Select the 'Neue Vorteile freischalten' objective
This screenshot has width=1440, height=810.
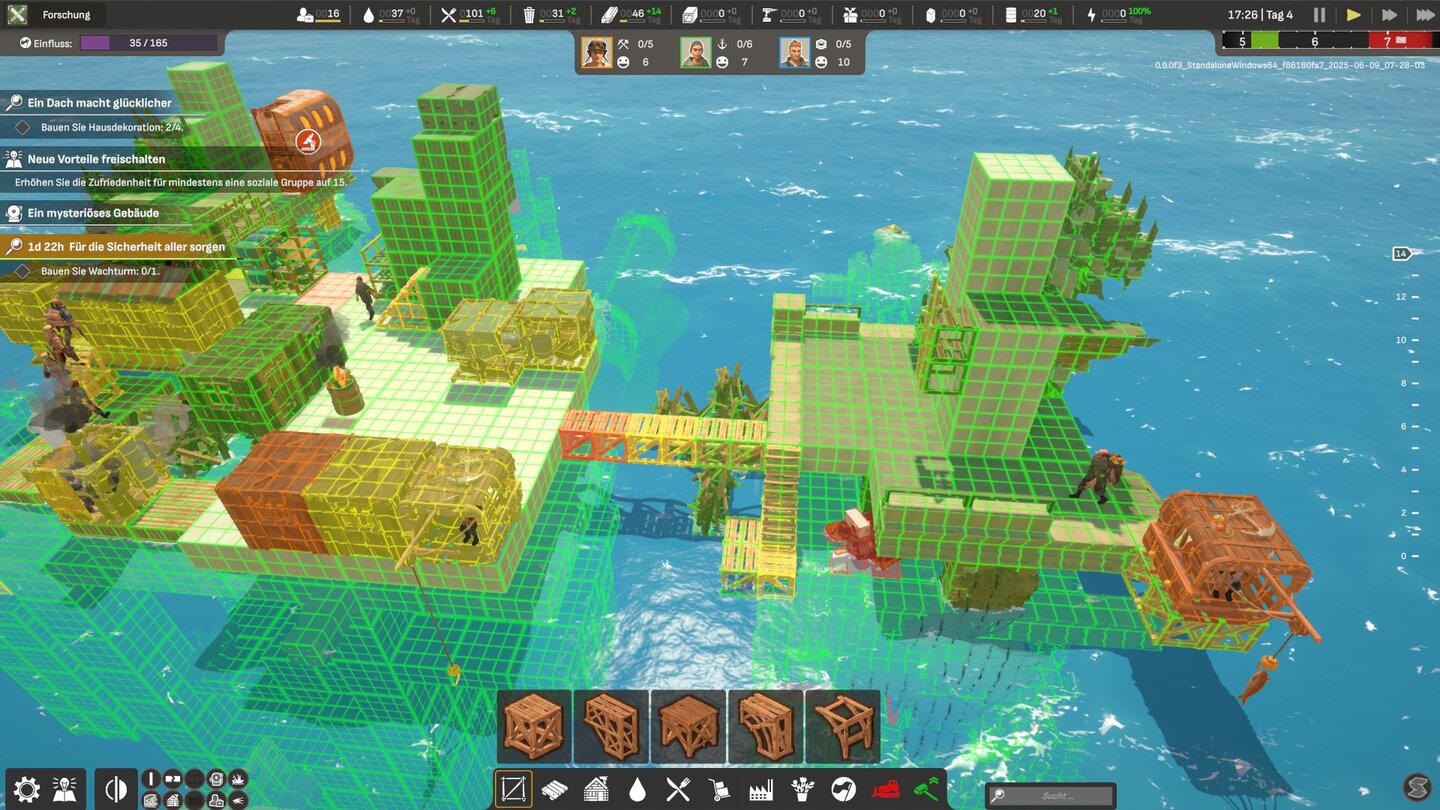click(x=96, y=159)
